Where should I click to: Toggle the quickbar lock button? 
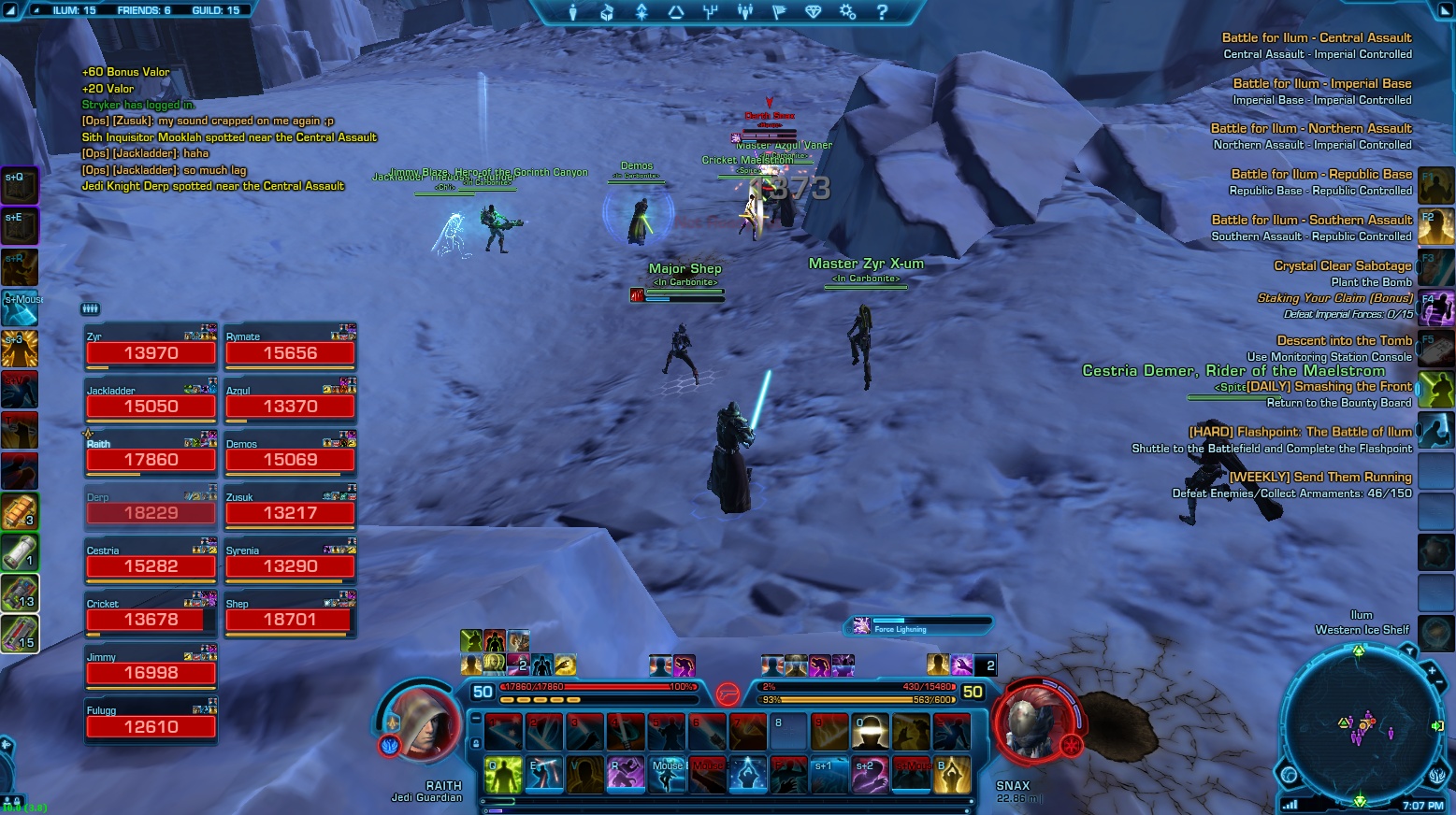pos(476,743)
